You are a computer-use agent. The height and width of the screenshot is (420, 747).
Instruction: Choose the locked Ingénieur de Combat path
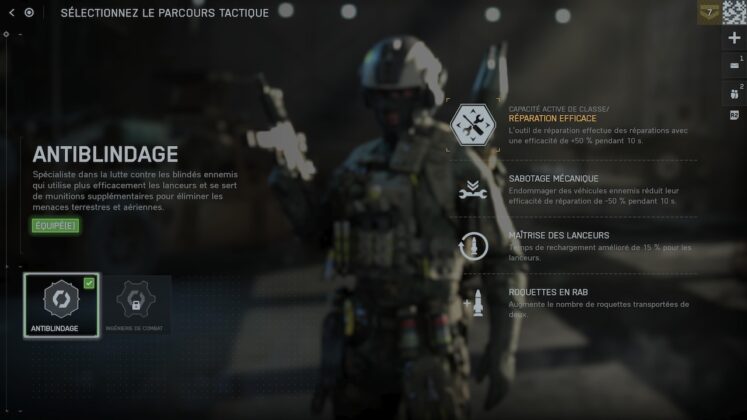point(136,304)
